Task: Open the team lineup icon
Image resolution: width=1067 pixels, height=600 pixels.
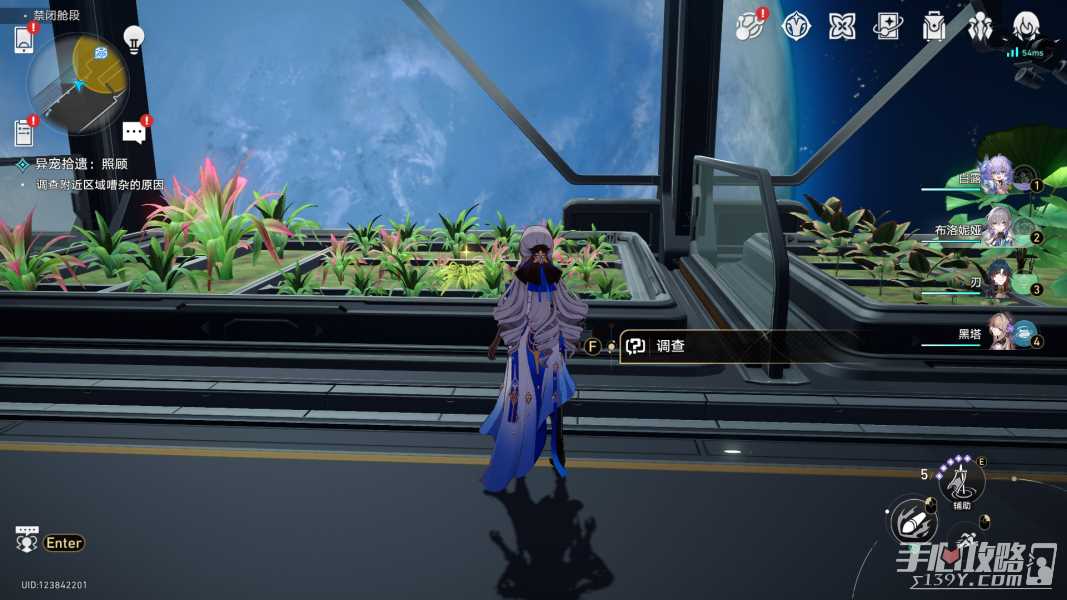Action: pos(980,27)
